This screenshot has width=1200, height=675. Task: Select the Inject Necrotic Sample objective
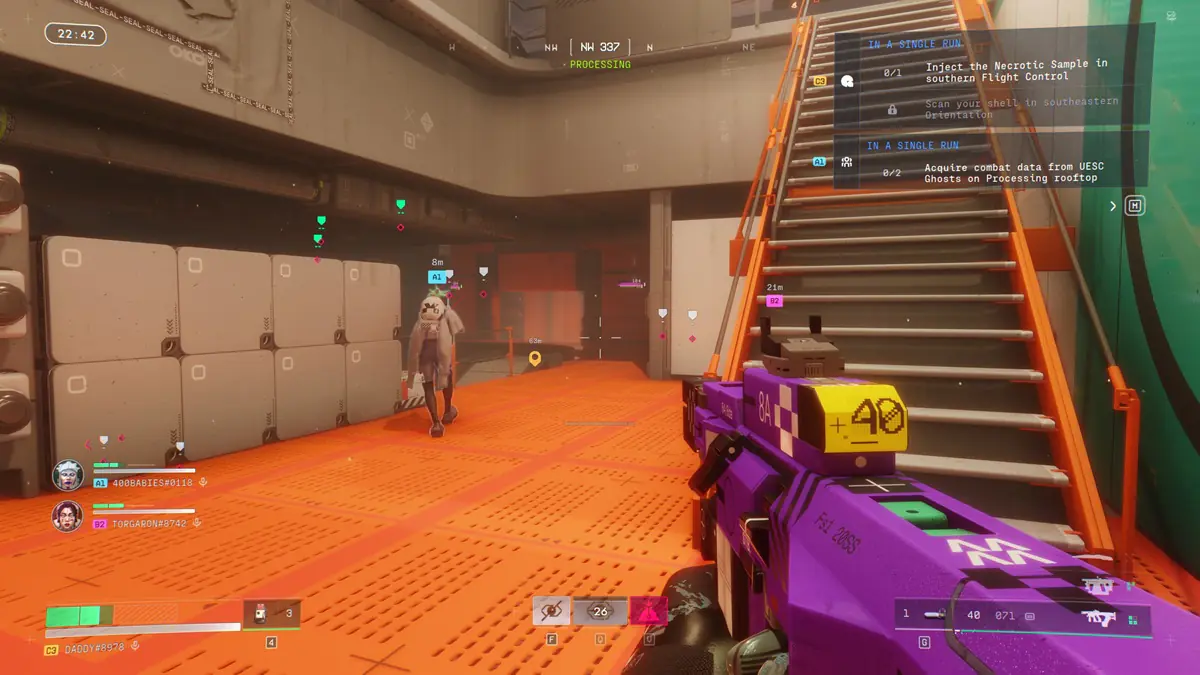pyautogui.click(x=1015, y=70)
